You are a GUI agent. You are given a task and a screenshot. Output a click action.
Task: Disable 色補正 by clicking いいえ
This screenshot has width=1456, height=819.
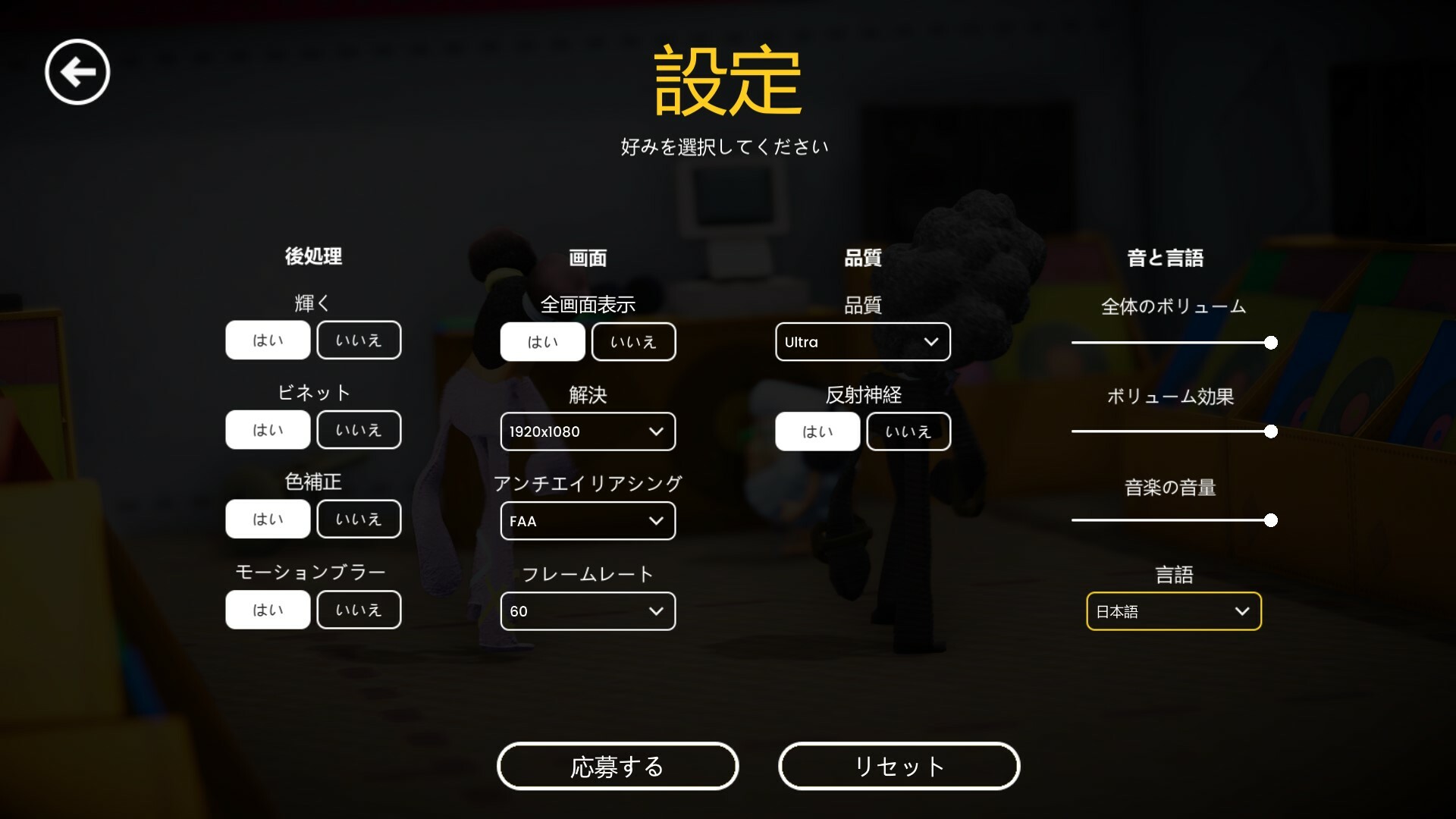(x=359, y=519)
